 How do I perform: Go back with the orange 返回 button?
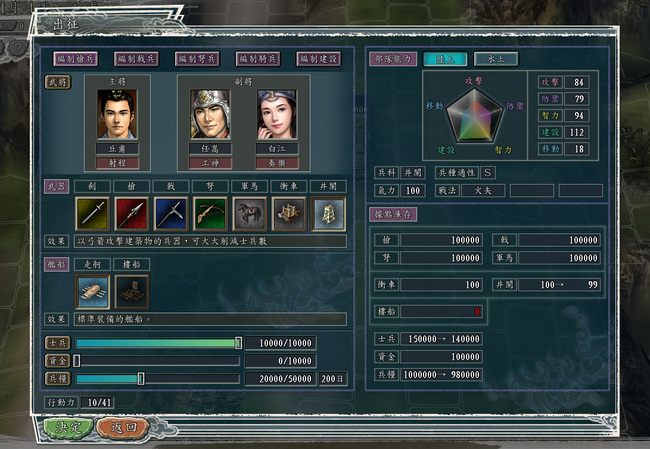123,426
